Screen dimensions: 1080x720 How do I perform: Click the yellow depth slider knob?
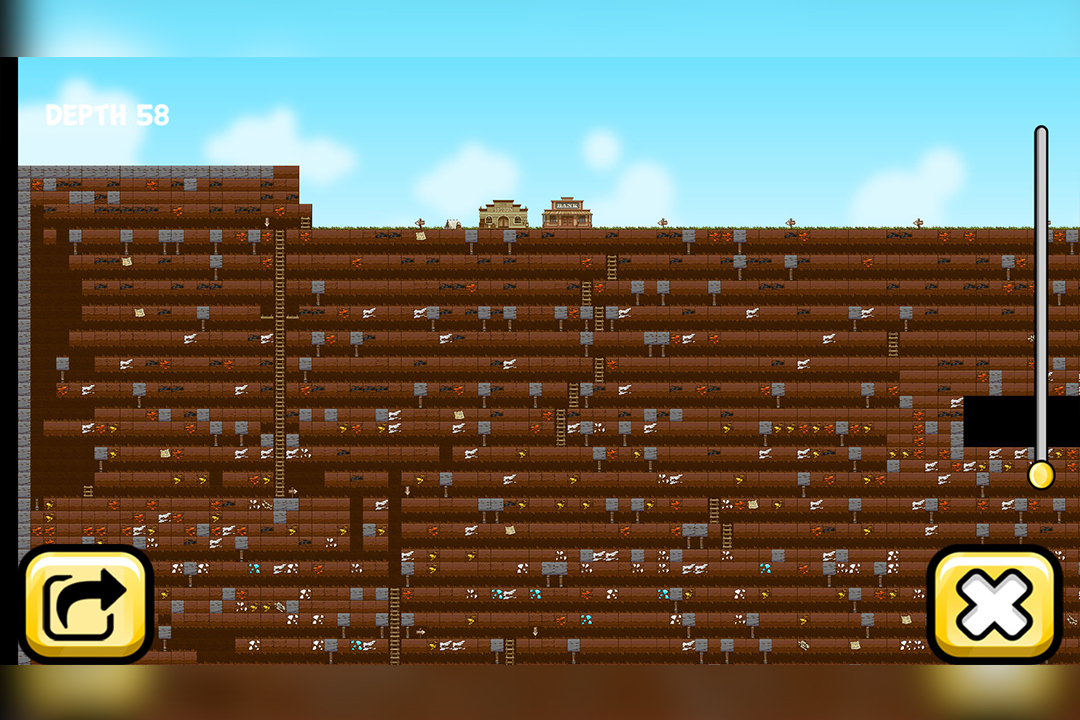click(x=1041, y=474)
